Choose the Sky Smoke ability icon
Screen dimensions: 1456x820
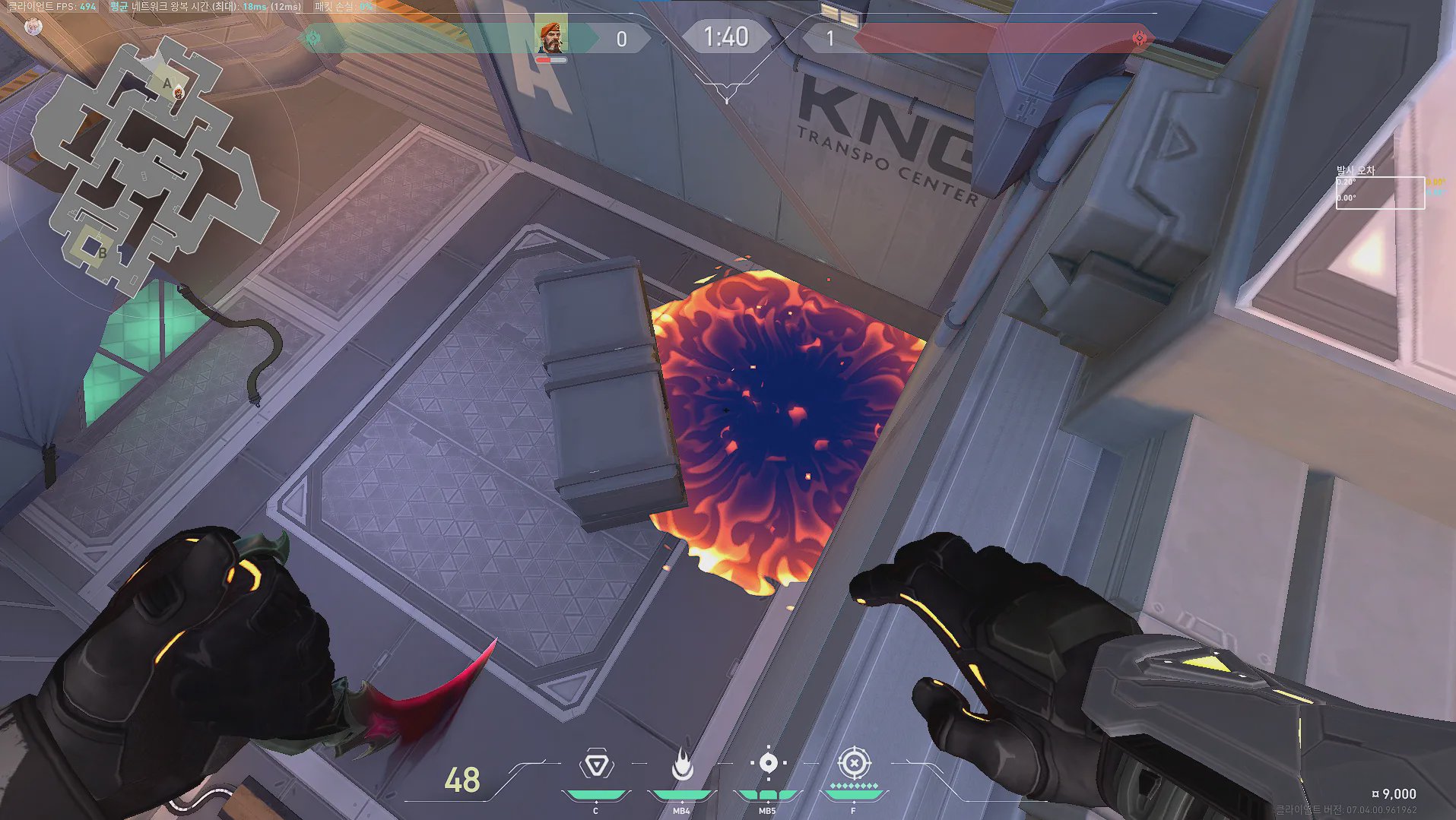click(x=768, y=763)
